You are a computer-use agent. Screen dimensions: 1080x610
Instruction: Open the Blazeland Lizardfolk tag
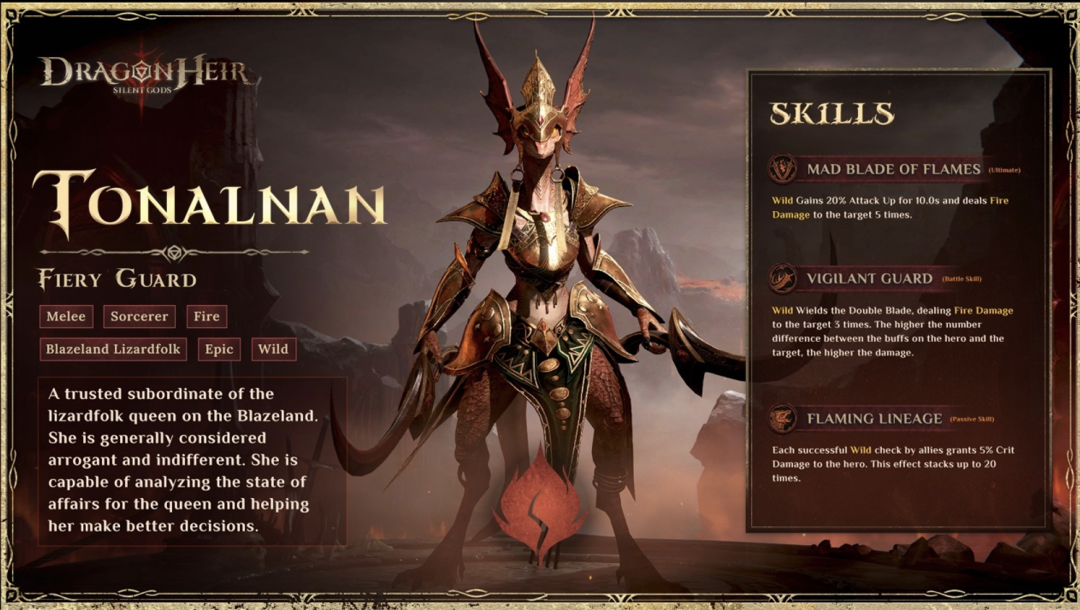coord(113,349)
